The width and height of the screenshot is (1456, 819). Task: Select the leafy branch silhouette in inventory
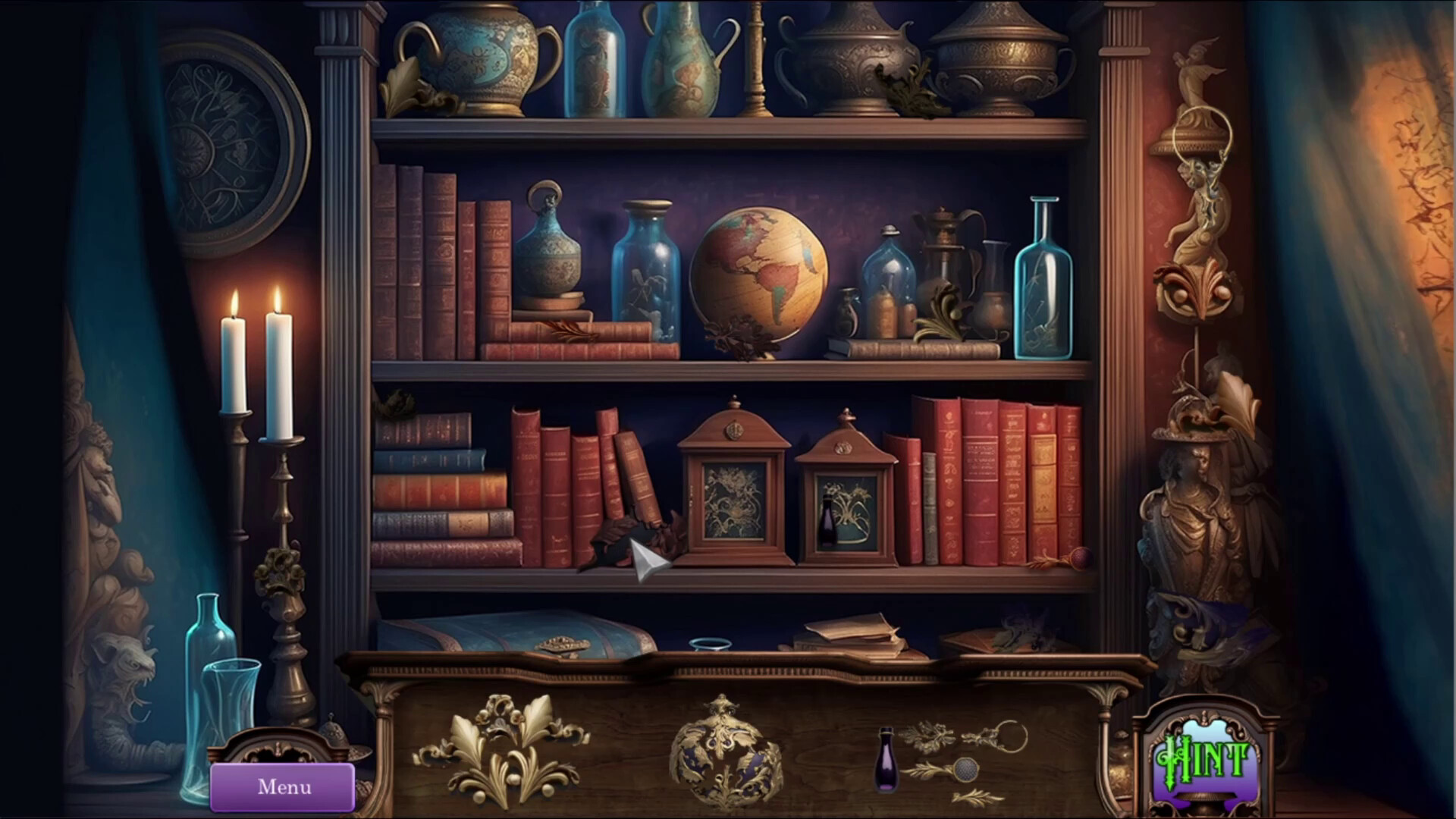(x=929, y=736)
